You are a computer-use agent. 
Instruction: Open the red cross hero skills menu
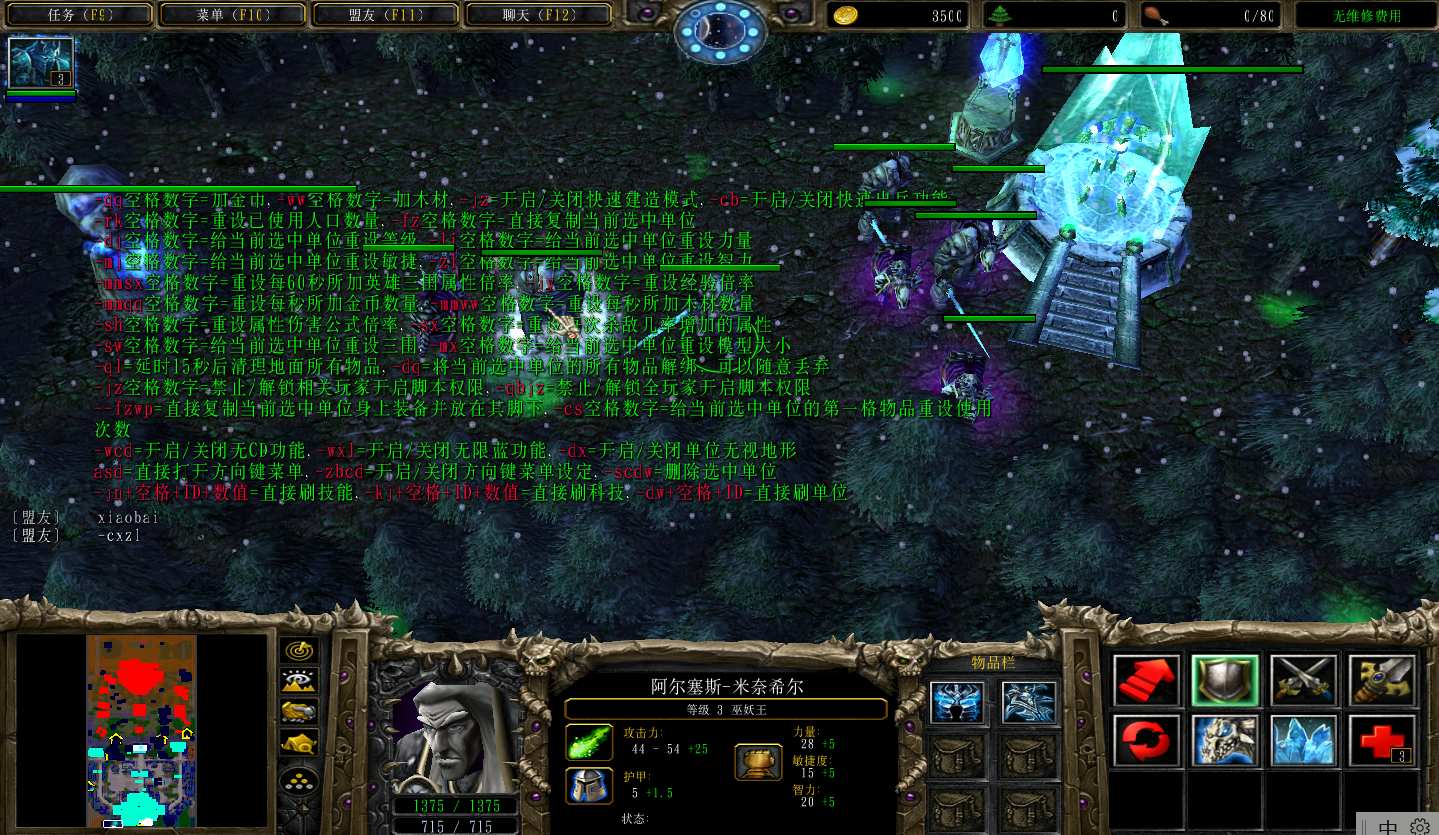point(1382,741)
